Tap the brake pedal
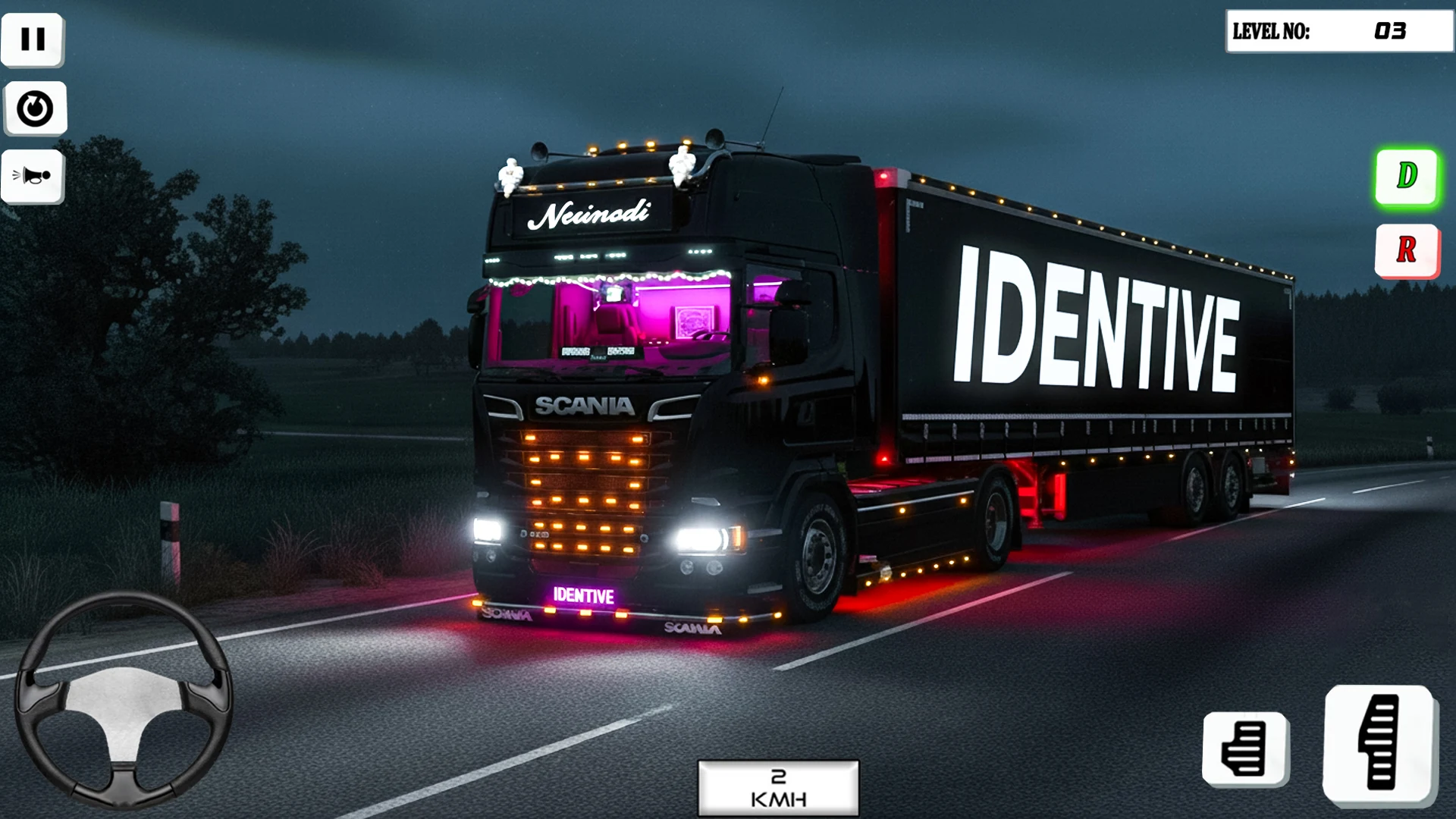This screenshot has width=1456, height=819. click(1244, 748)
